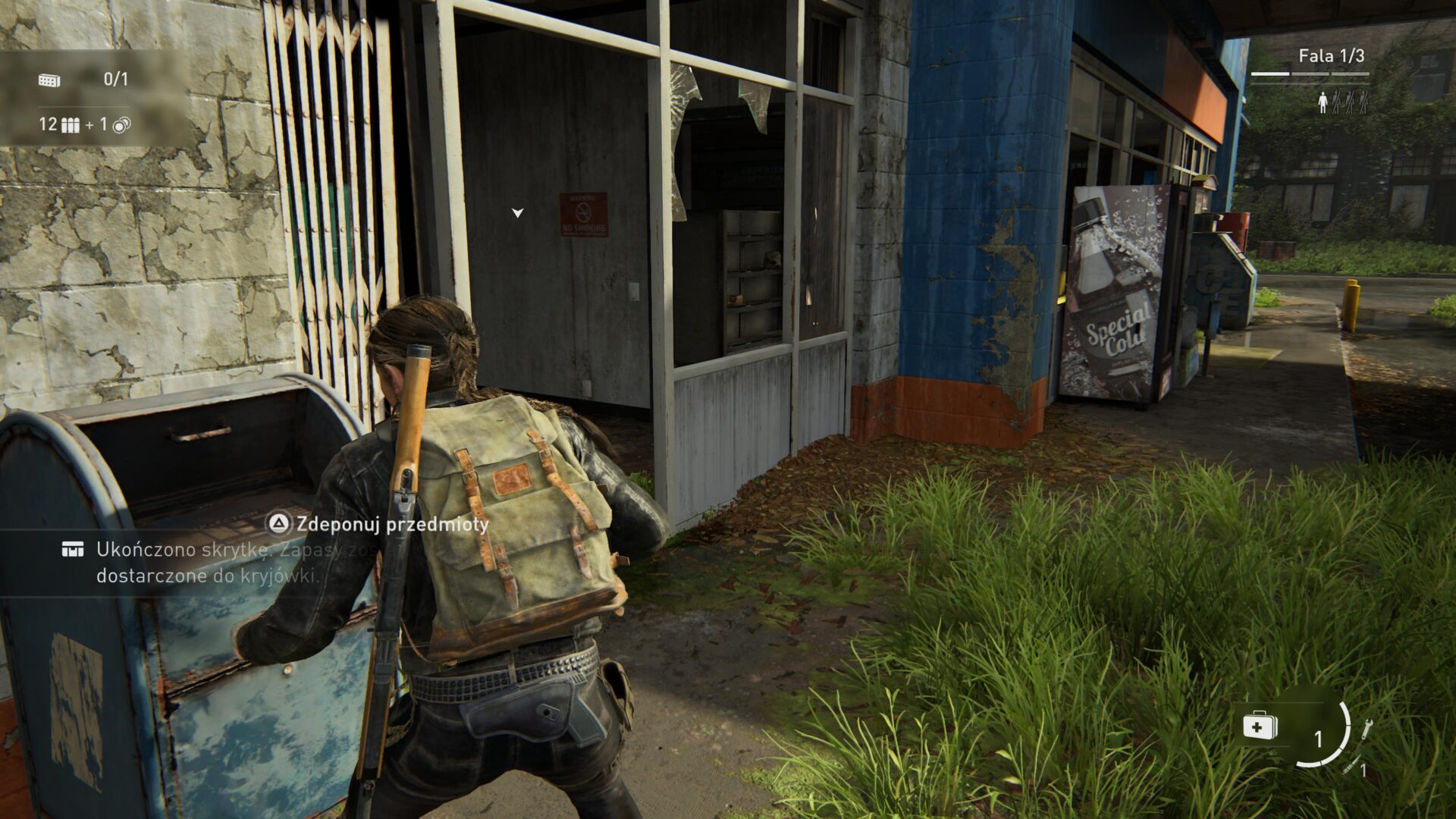Expand the Fala 1/3 wave counter

(1332, 55)
